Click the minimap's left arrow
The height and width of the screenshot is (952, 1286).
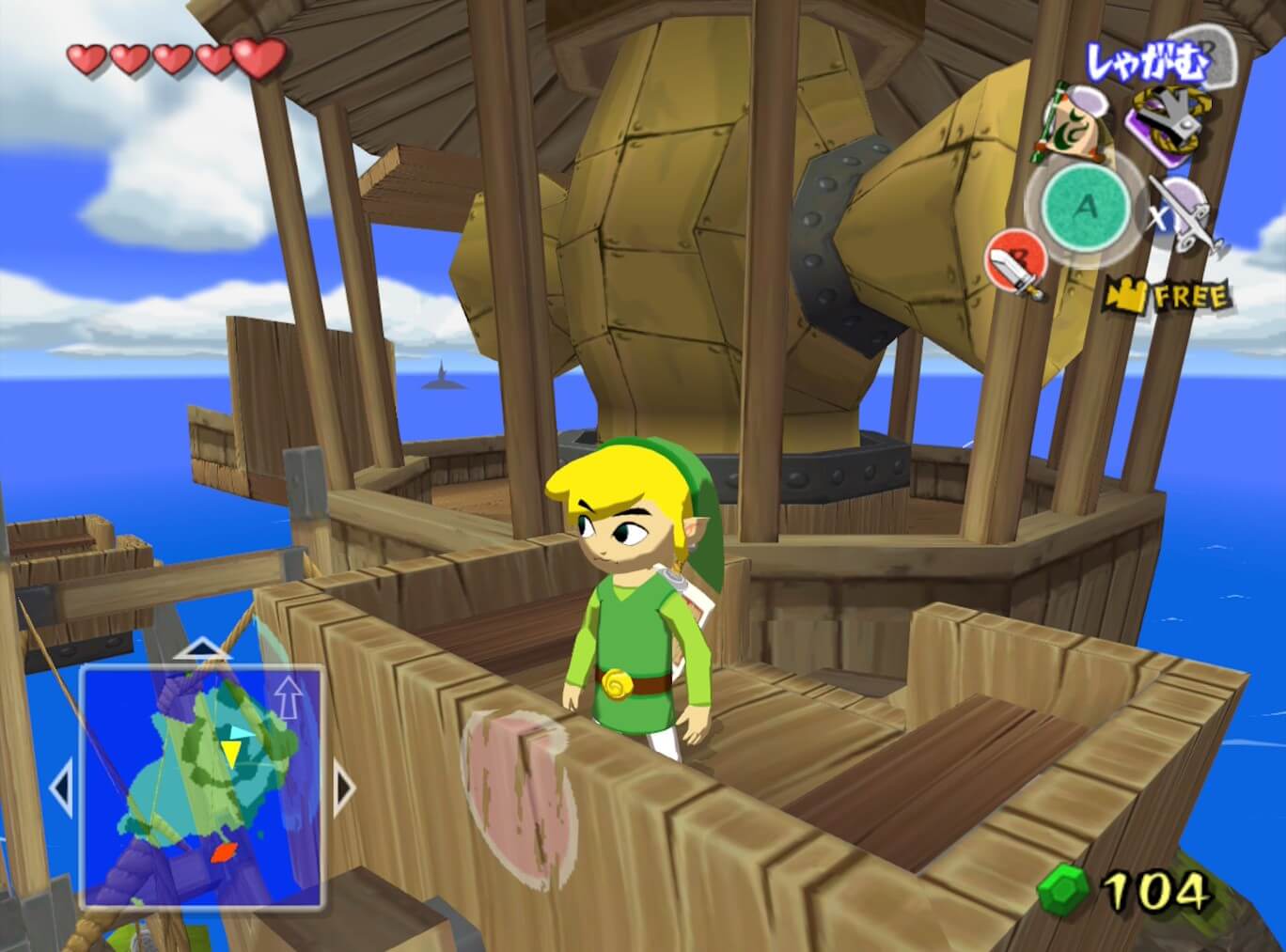60,788
